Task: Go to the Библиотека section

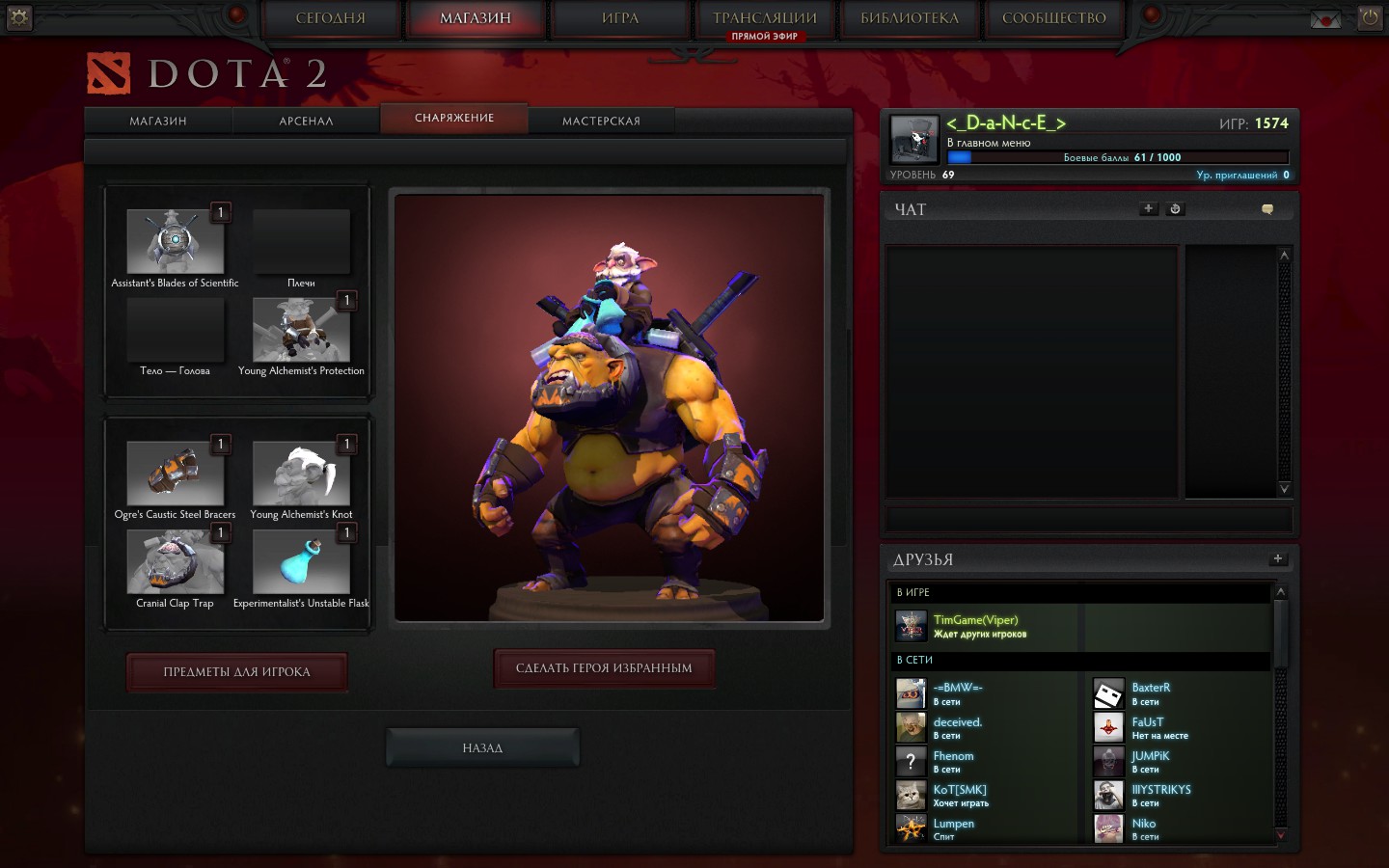Action: tap(909, 18)
